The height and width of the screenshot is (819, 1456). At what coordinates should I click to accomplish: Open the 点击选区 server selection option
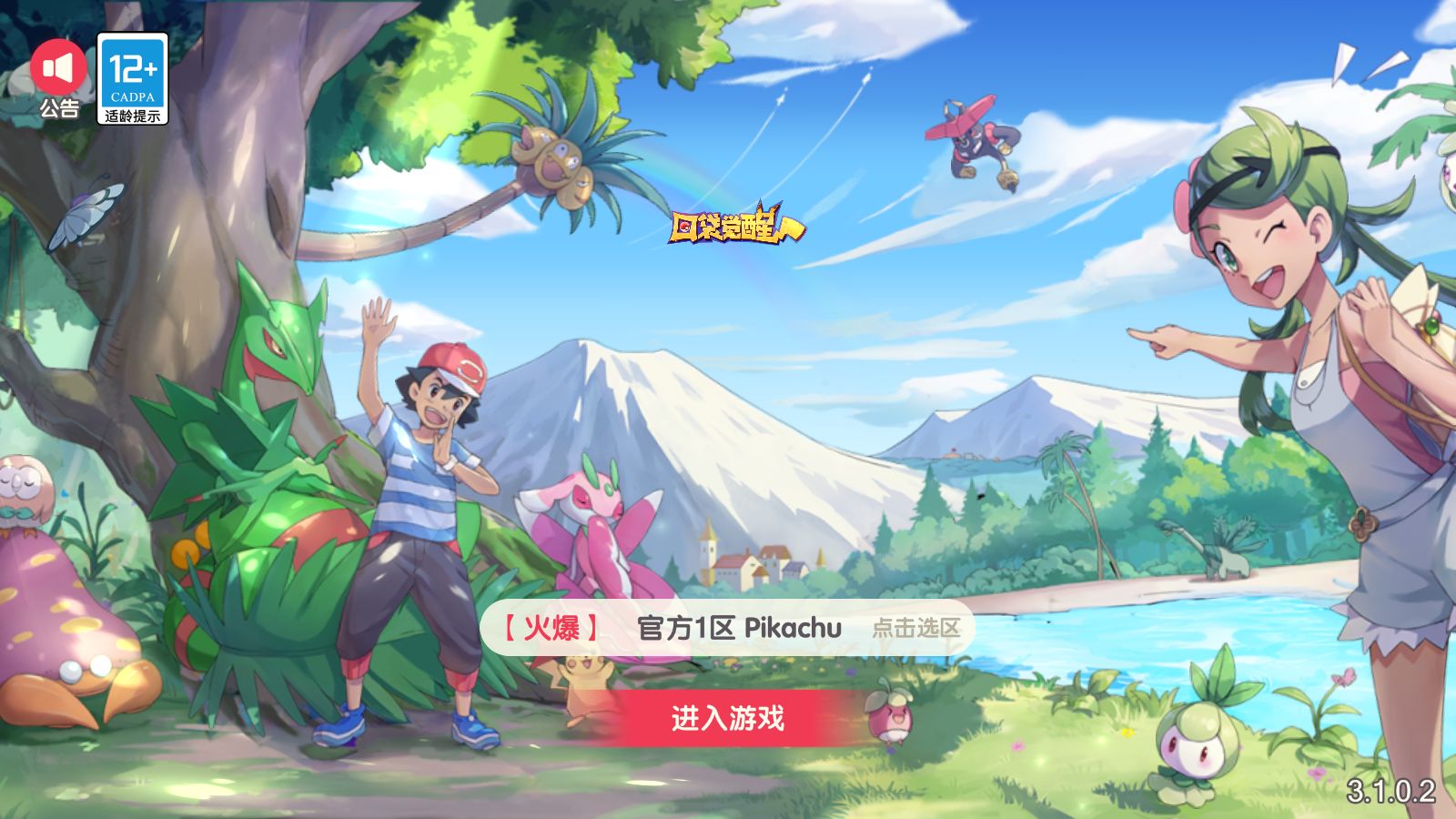click(919, 627)
